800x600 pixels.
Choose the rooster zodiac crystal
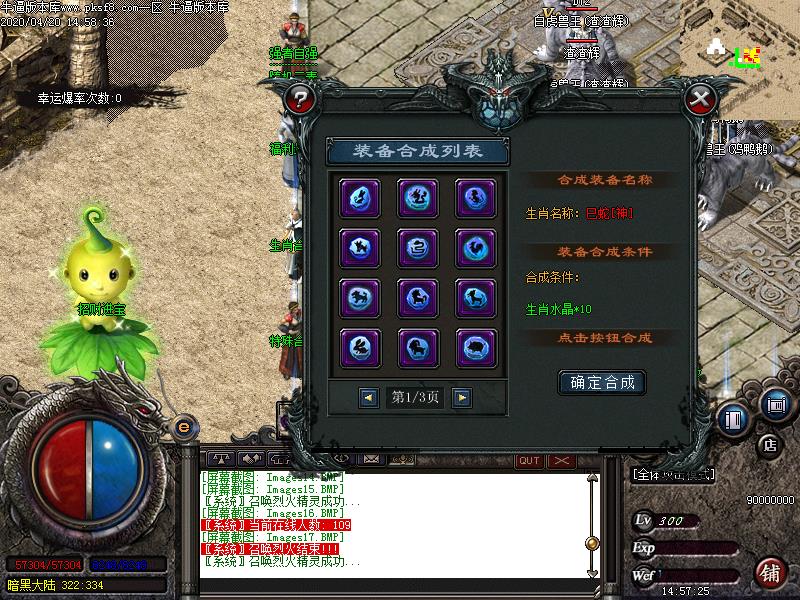pos(475,246)
